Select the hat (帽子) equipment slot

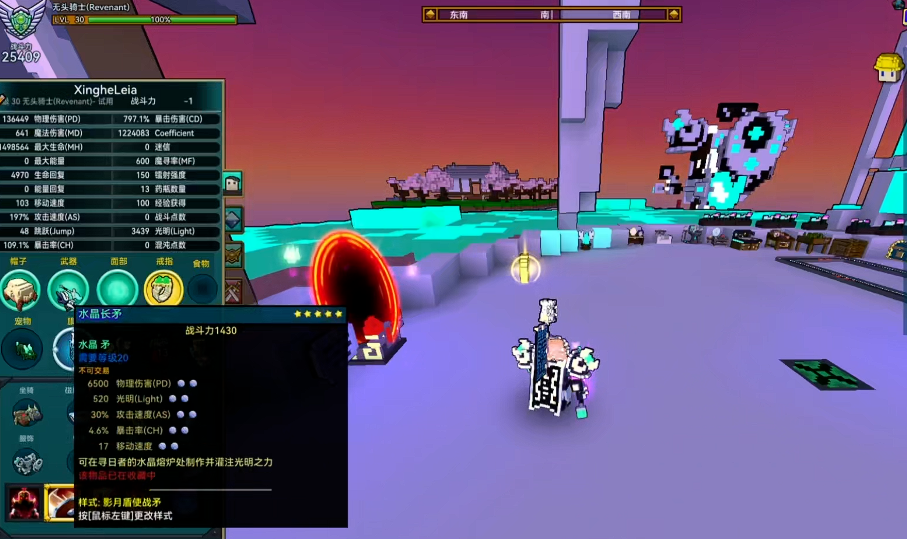click(x=20, y=290)
